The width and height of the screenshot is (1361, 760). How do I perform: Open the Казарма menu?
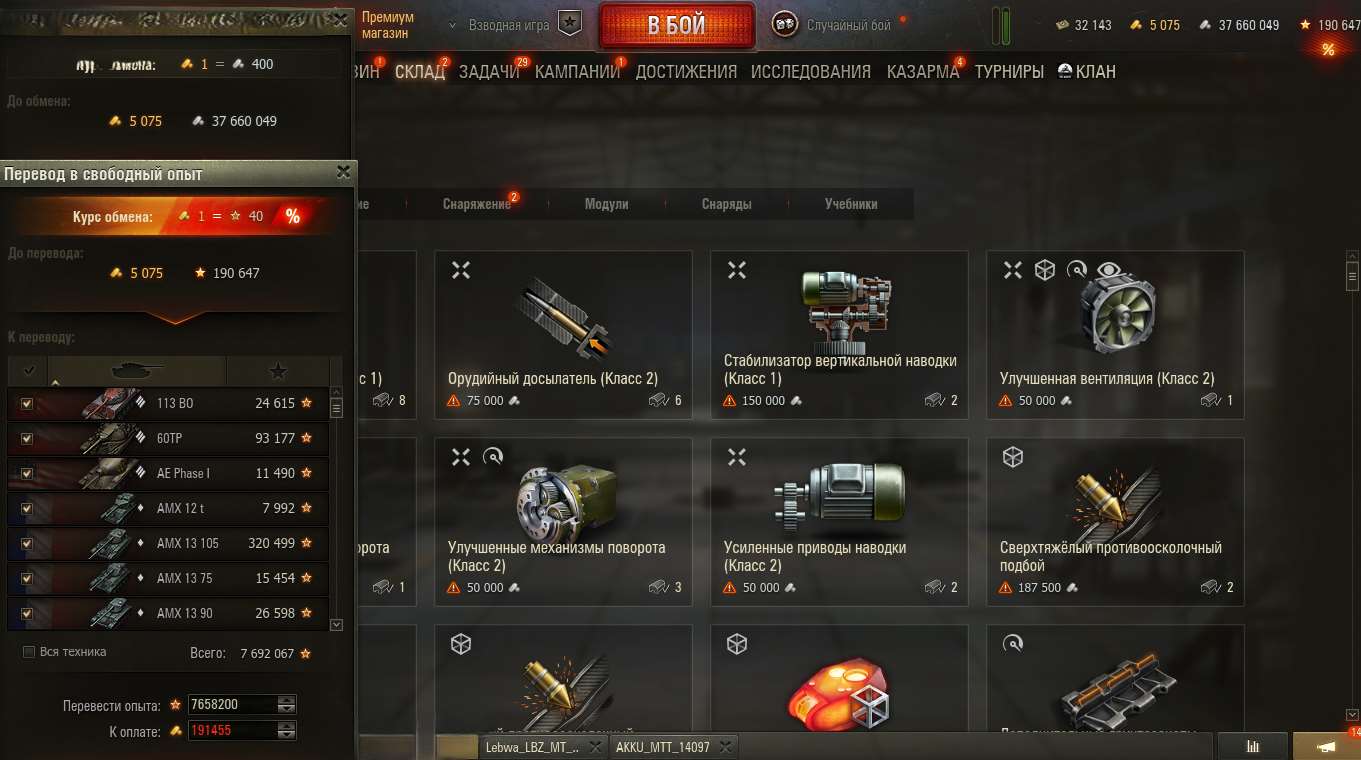coord(922,72)
